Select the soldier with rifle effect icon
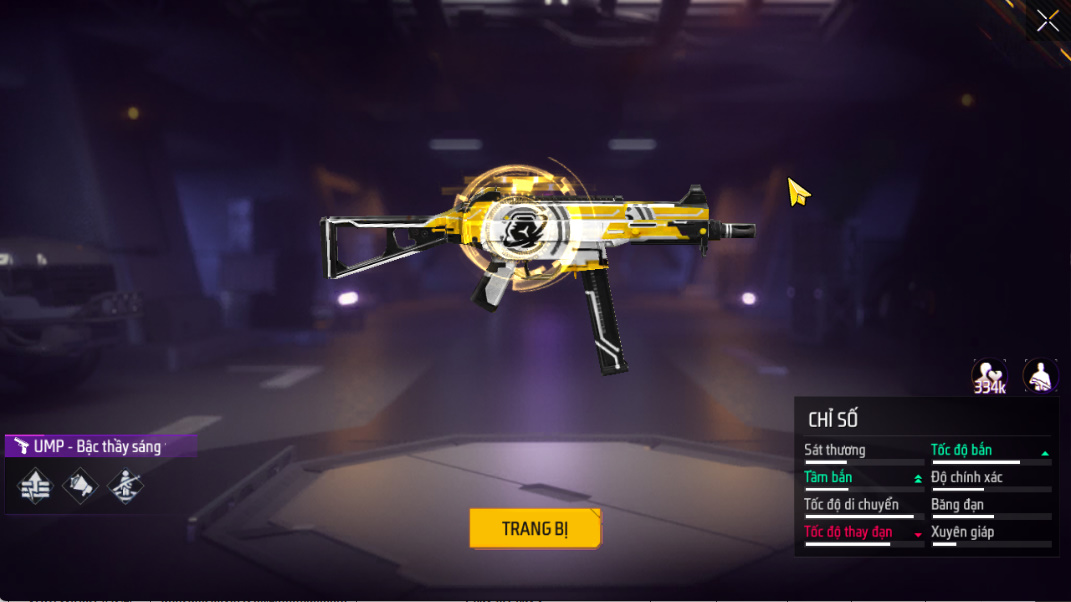The image size is (1071, 602). (x=125, y=487)
